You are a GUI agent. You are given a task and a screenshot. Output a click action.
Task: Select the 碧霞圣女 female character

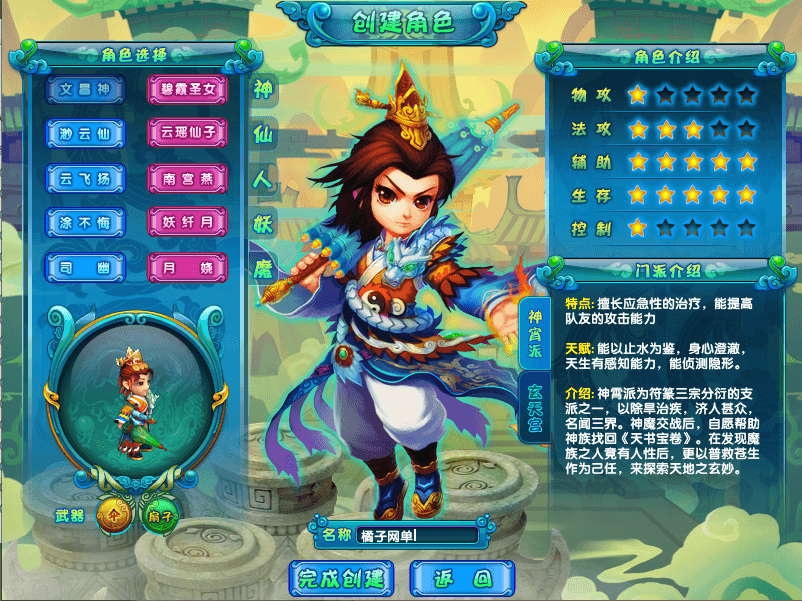point(188,90)
